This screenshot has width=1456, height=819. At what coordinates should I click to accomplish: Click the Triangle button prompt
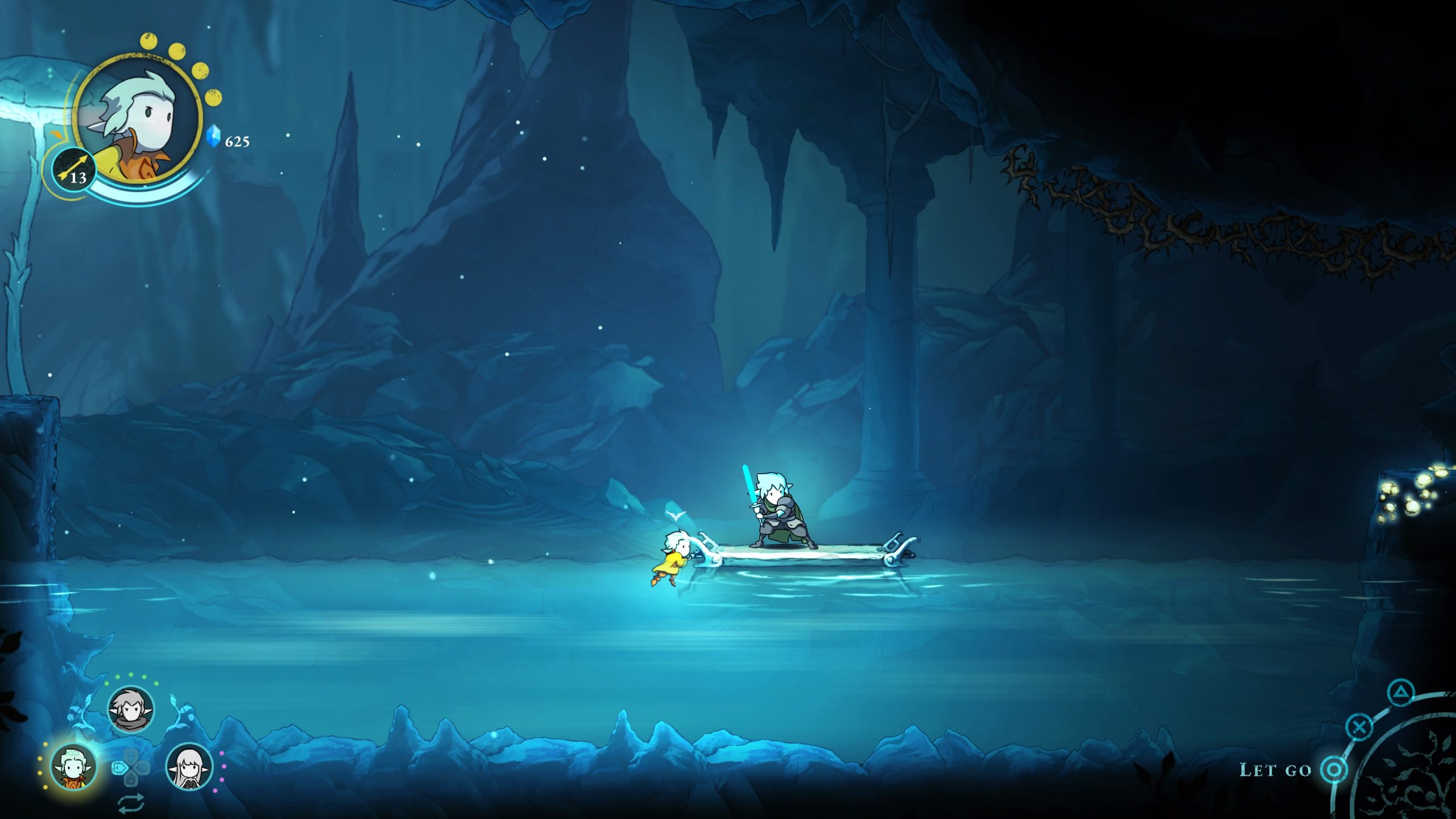tap(1401, 693)
